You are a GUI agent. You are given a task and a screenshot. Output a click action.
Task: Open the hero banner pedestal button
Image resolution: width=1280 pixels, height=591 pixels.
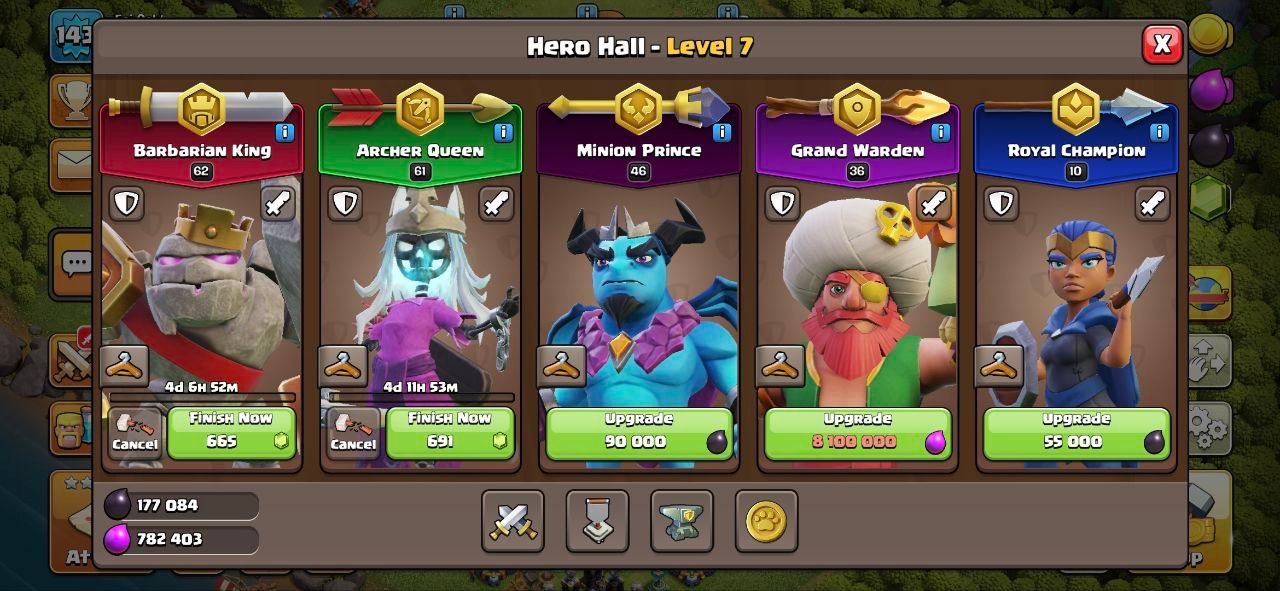(597, 521)
